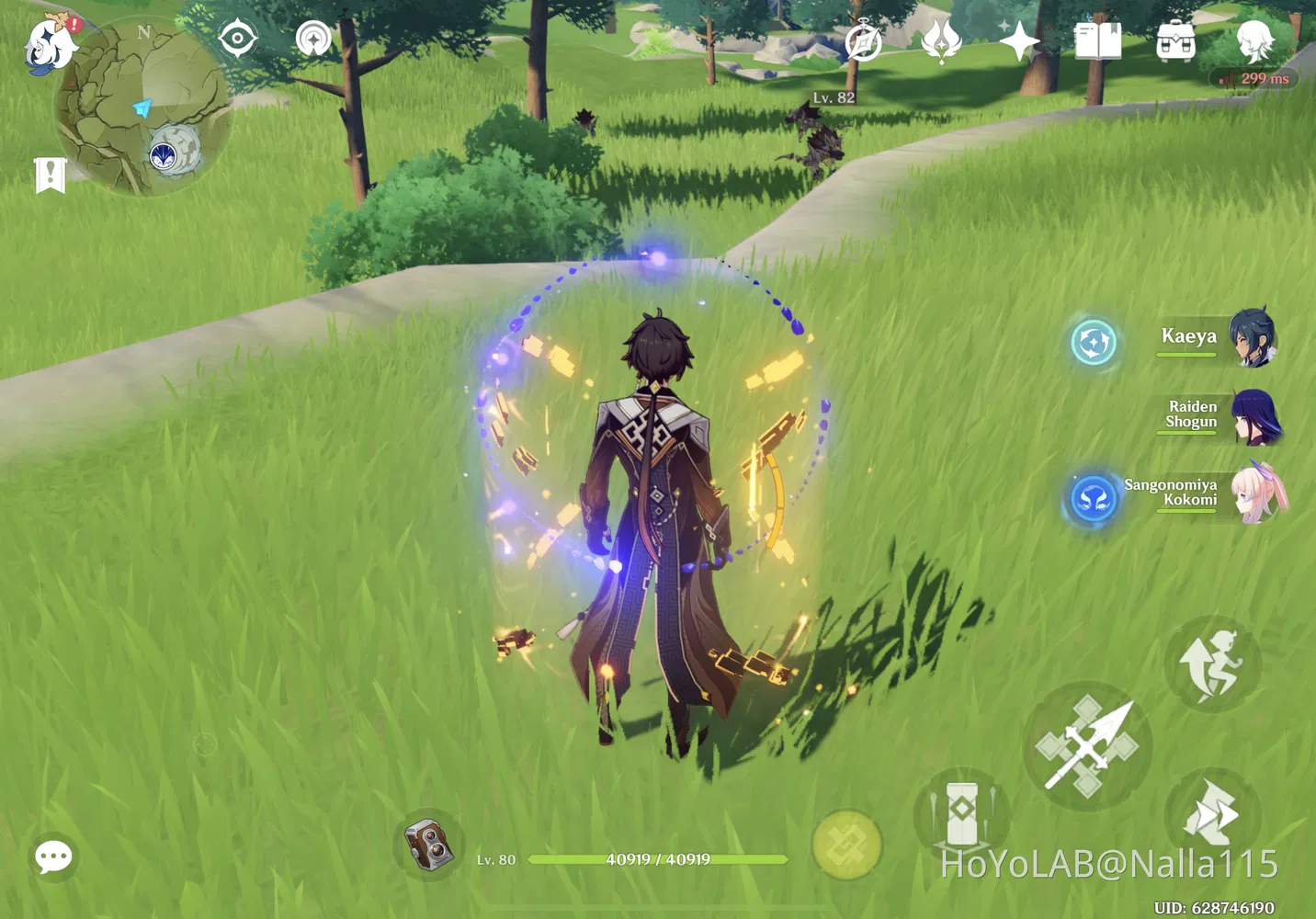This screenshot has width=1316, height=919.
Task: Open the notices banner with exclamation mark
Action: 50,175
